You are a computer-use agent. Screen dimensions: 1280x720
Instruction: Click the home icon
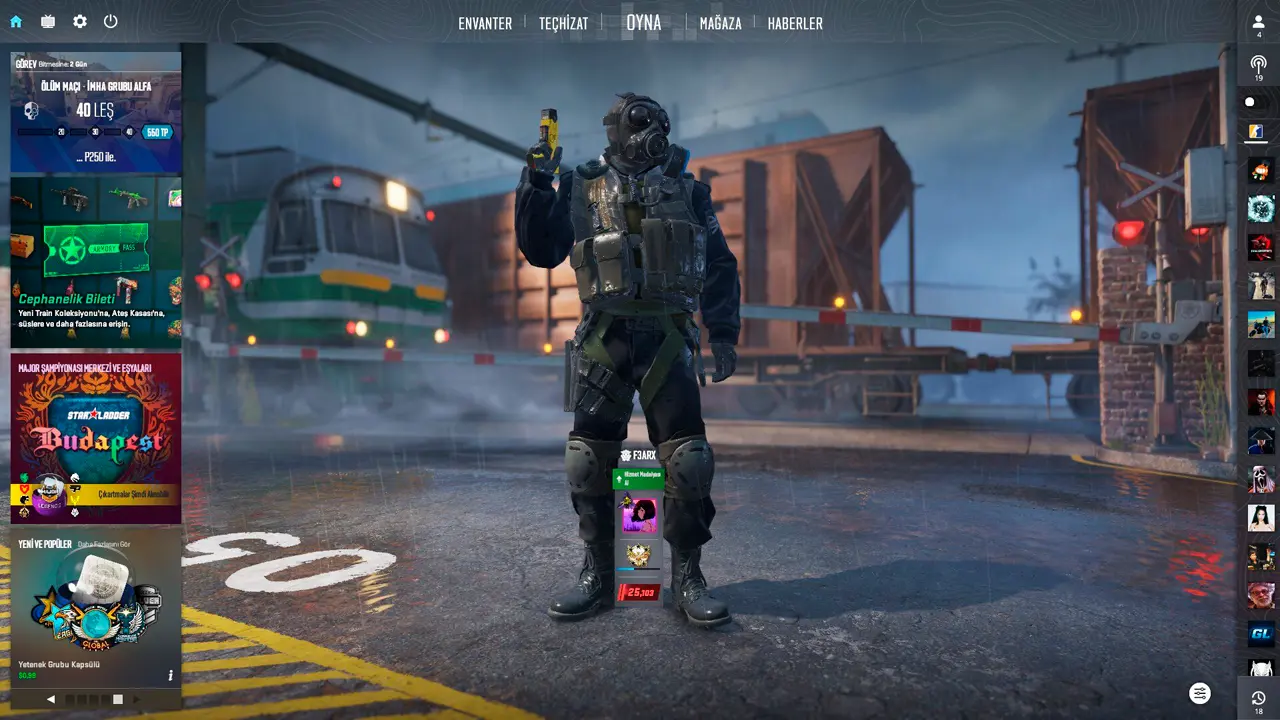tap(16, 21)
